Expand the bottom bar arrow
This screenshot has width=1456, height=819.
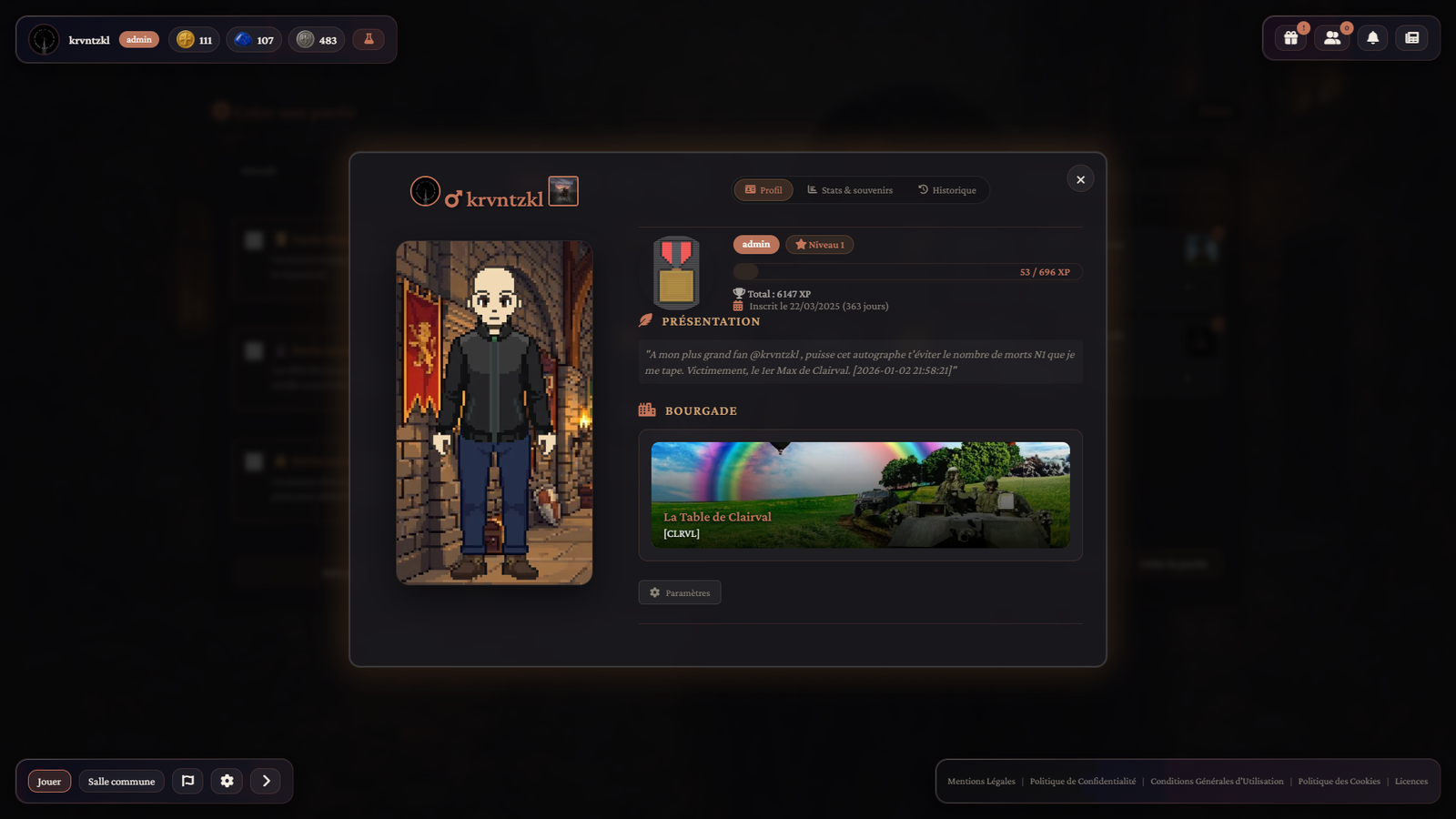coord(266,781)
